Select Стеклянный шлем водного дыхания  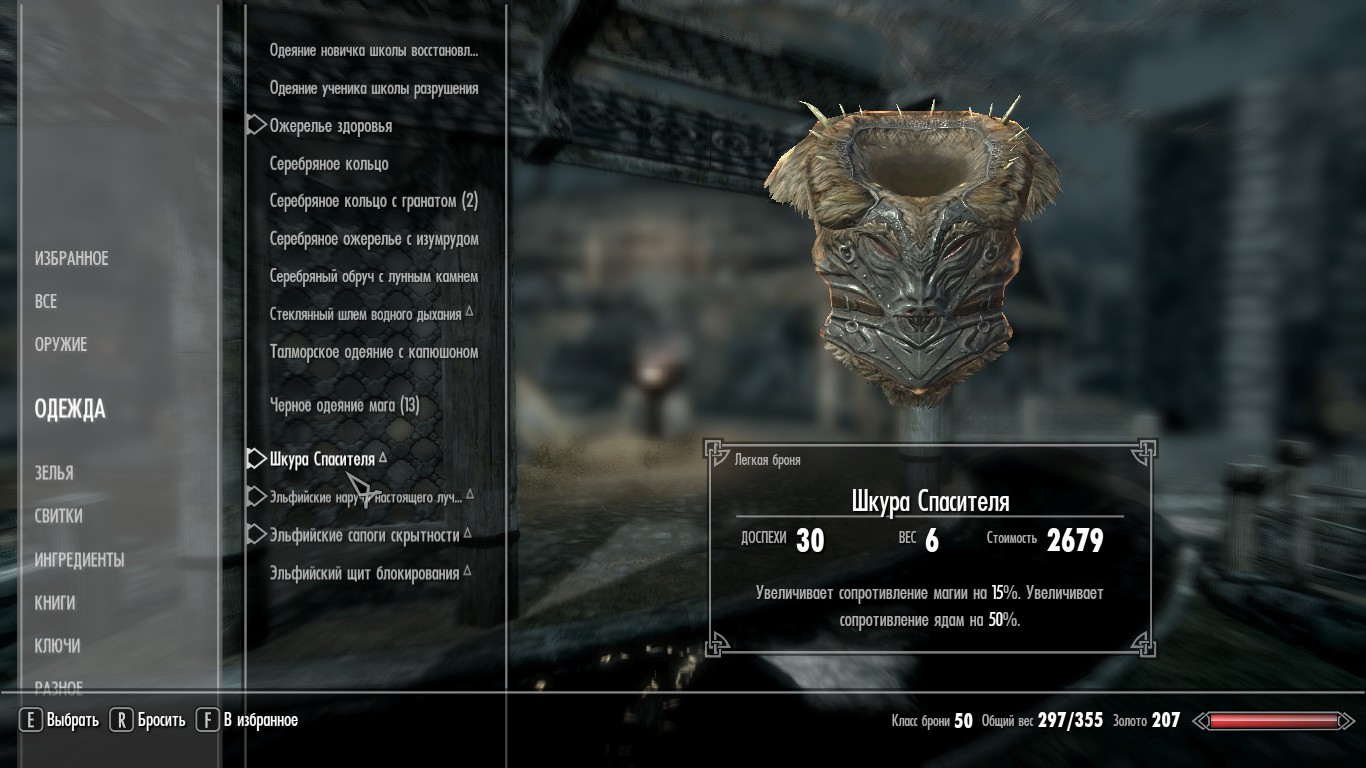366,314
